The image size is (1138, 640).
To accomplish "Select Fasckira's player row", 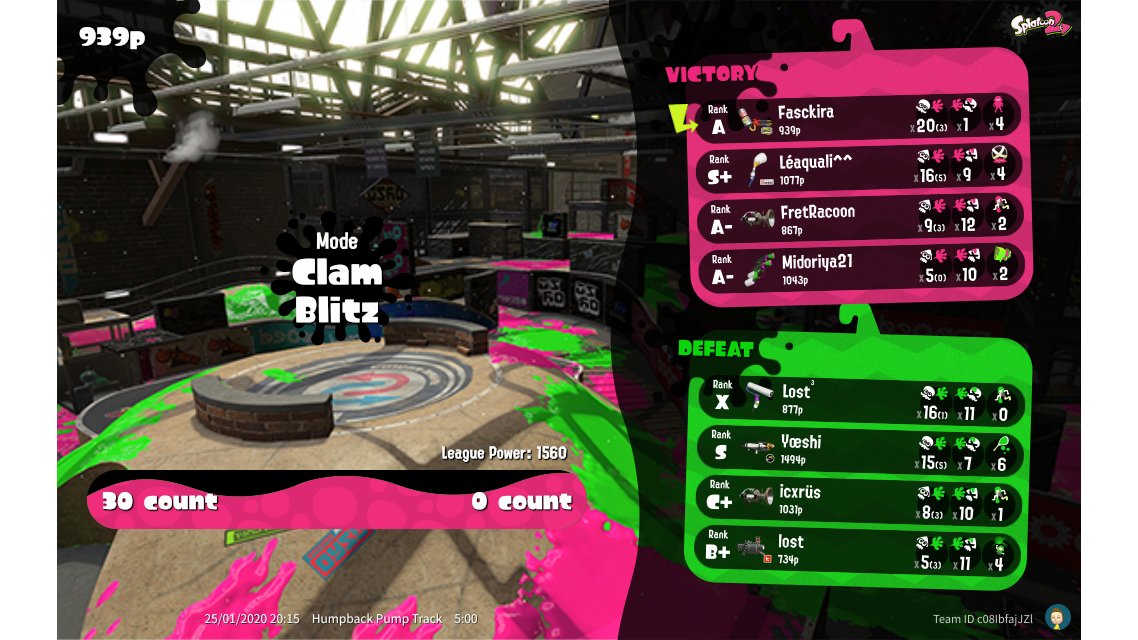I will (x=858, y=118).
